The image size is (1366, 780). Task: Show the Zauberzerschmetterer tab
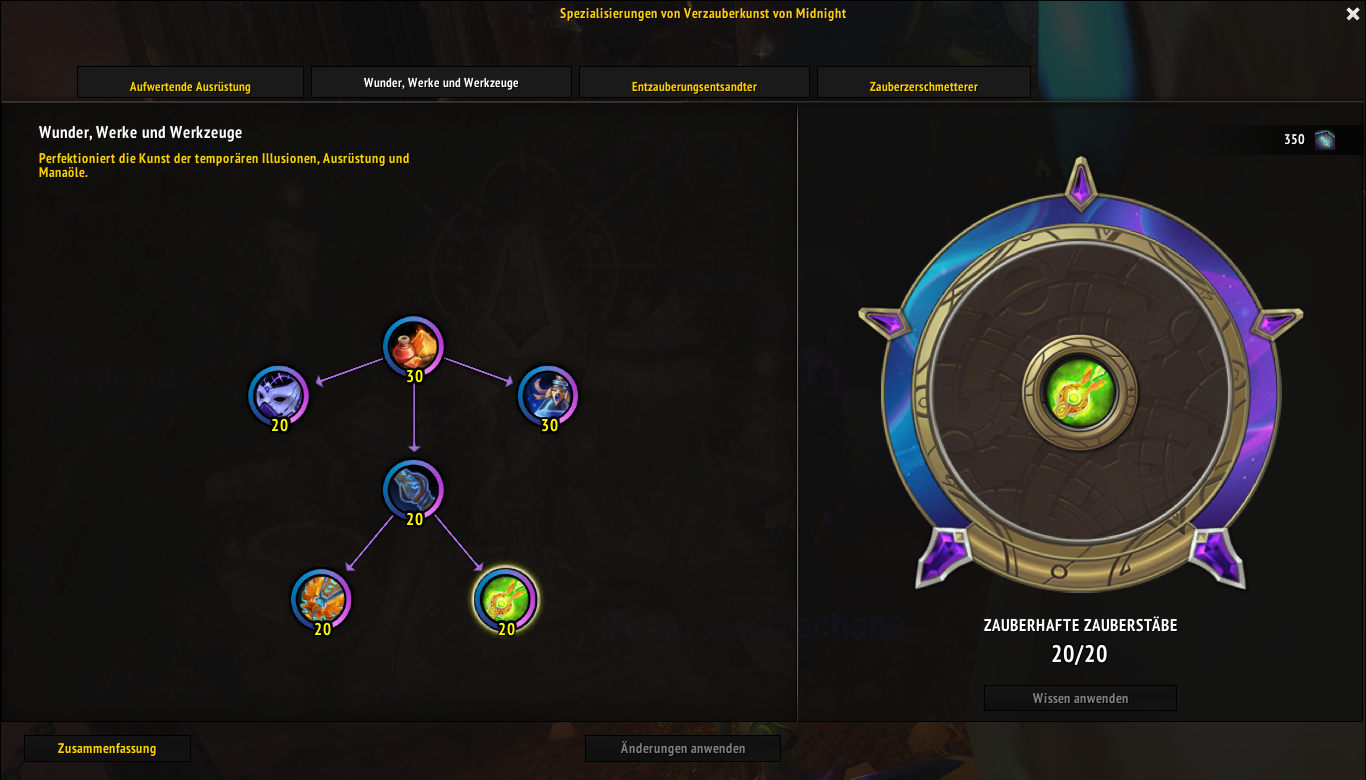coord(923,84)
